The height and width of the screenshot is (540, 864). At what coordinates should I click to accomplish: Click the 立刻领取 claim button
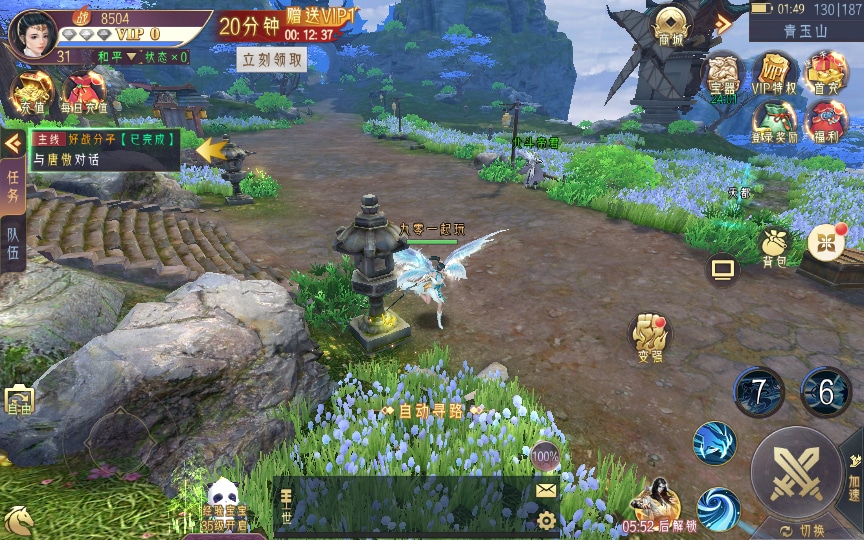(272, 59)
